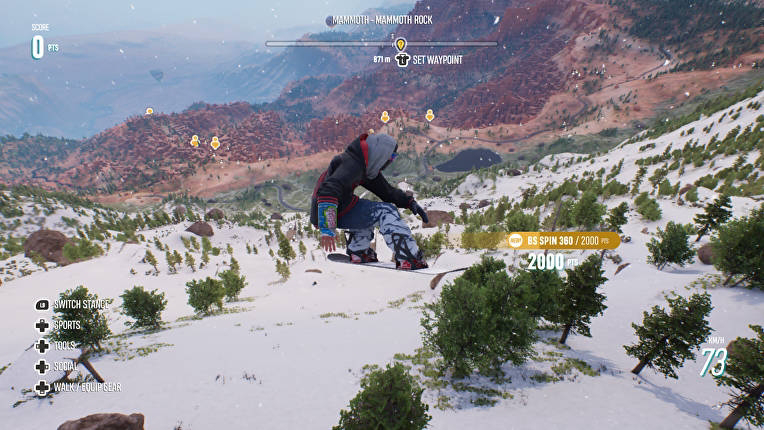Select the Mammoth - Mammoth Rock location title

[381, 21]
